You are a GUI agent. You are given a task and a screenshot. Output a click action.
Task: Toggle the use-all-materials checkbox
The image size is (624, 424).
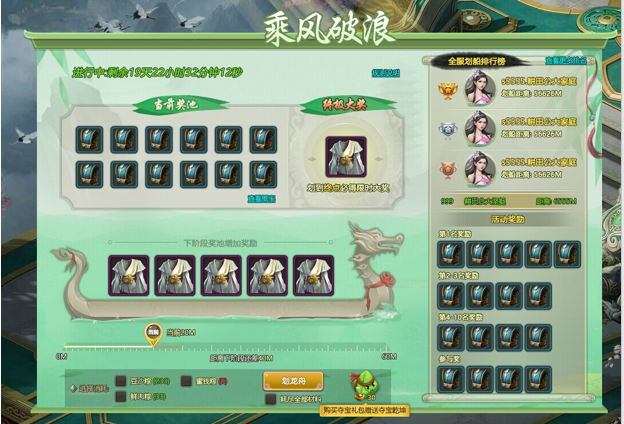coord(271,398)
